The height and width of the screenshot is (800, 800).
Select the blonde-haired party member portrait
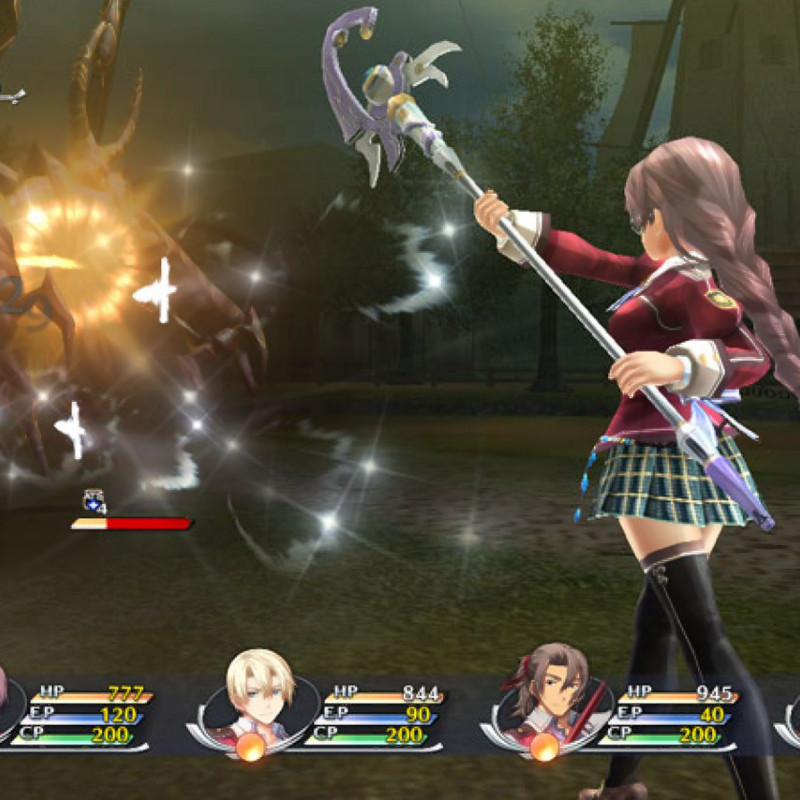coord(260,693)
